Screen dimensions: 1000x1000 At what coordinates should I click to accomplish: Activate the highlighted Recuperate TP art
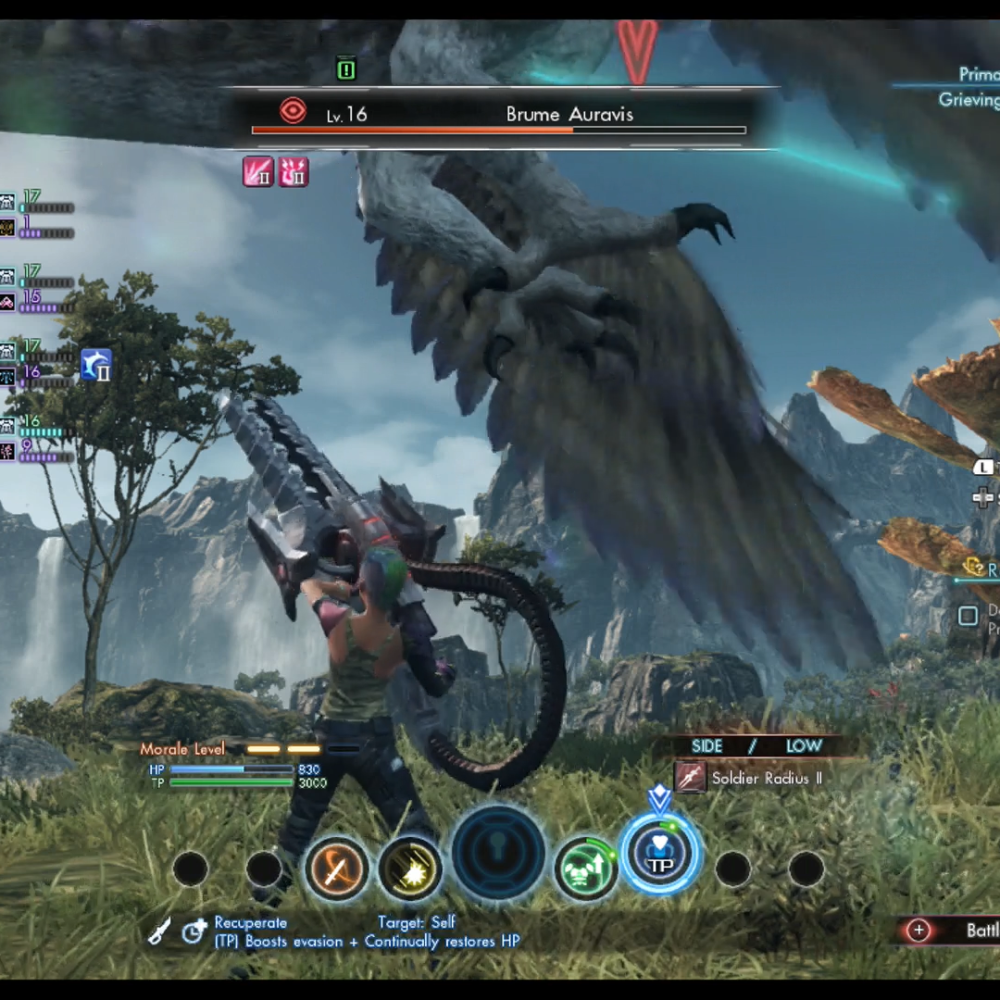click(660, 853)
